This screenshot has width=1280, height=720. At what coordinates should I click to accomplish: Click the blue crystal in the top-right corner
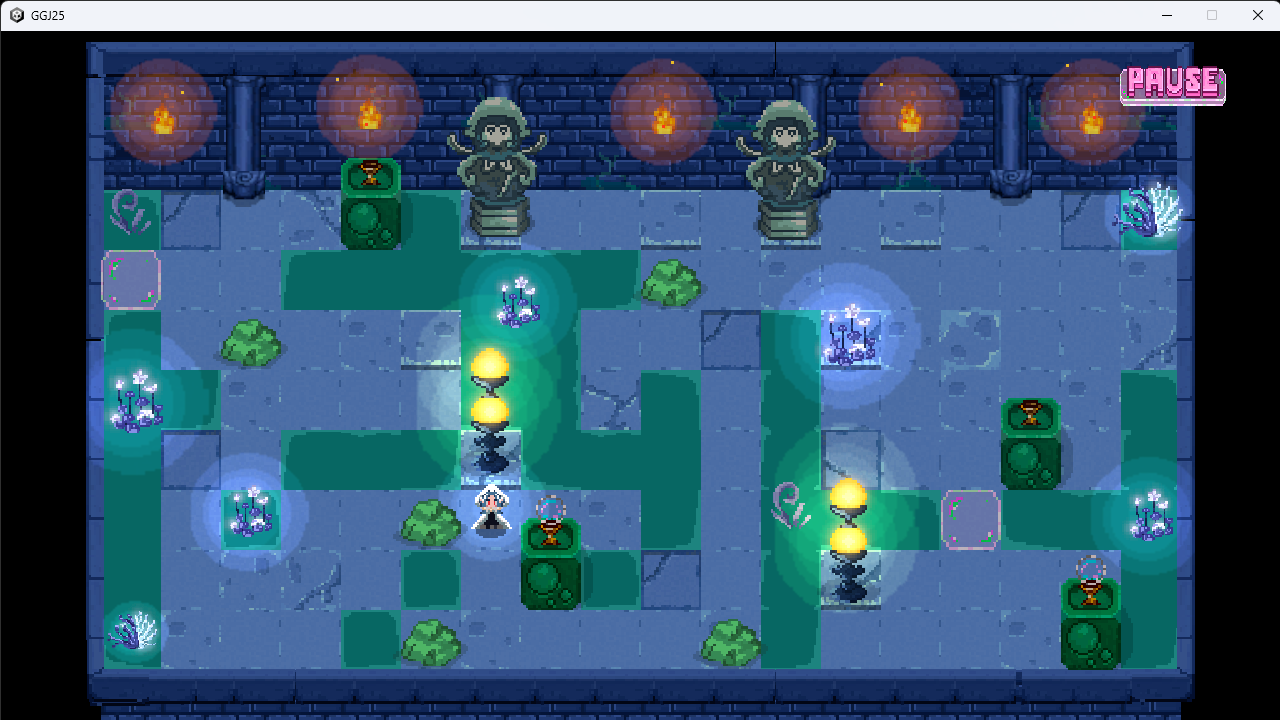pyautogui.click(x=1150, y=215)
